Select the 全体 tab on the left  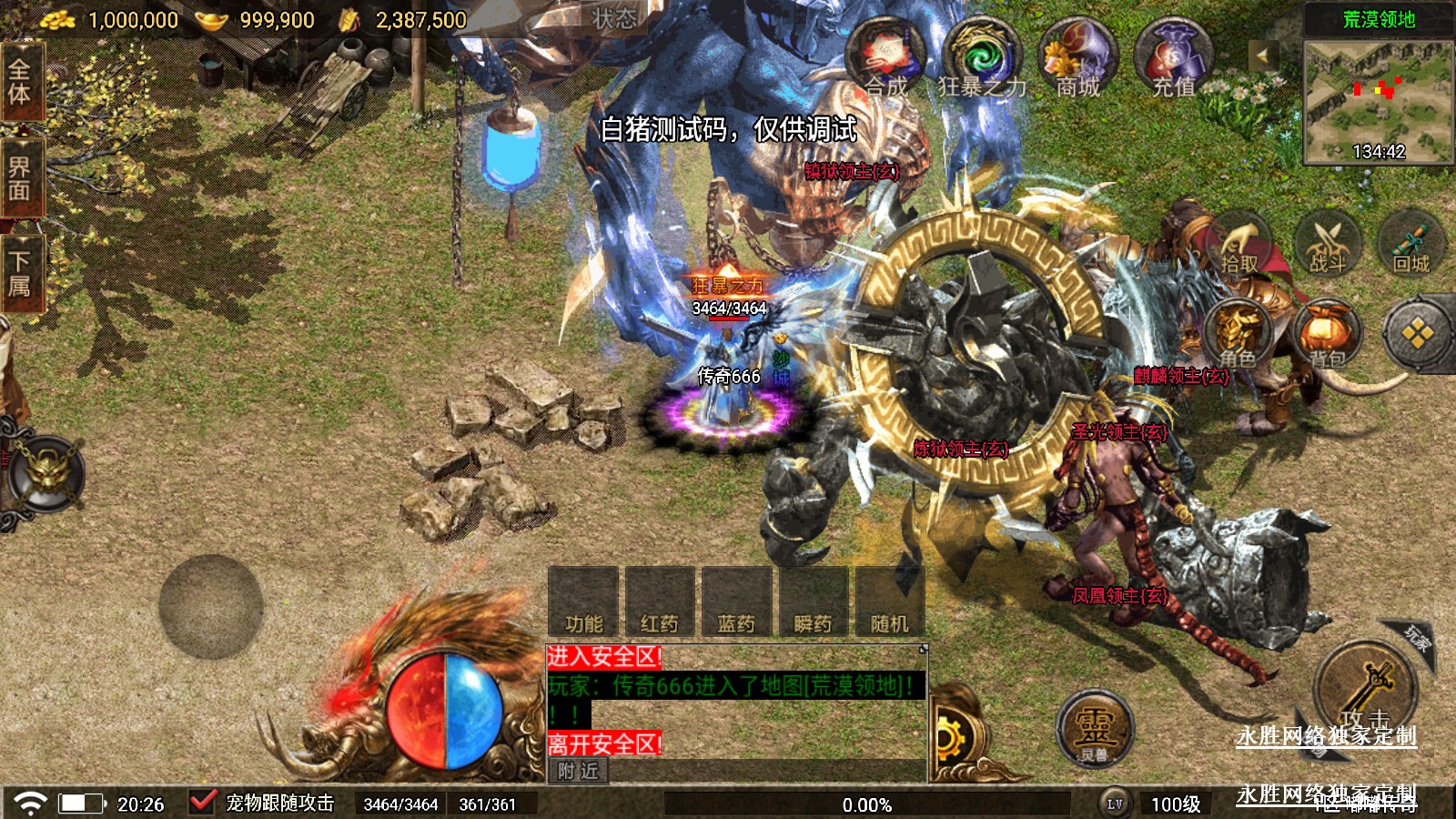tap(20, 82)
